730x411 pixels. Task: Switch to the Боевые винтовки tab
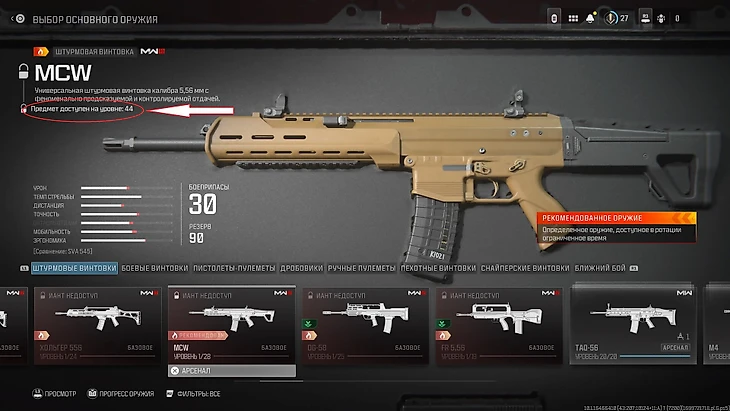(155, 268)
